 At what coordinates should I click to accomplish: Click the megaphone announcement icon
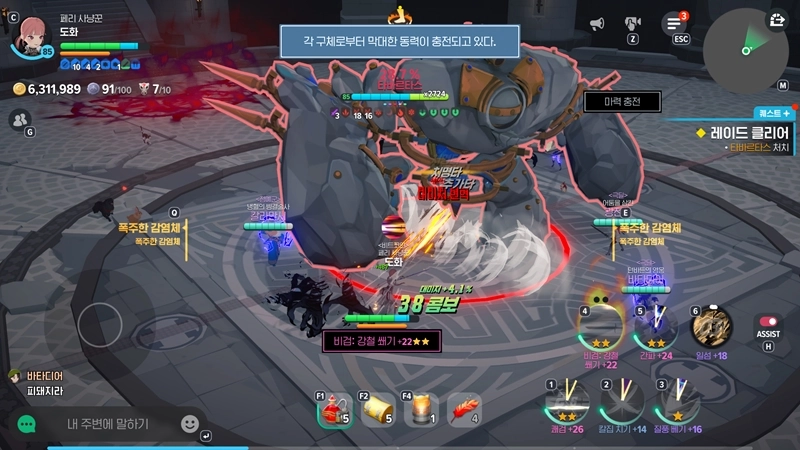[597, 23]
